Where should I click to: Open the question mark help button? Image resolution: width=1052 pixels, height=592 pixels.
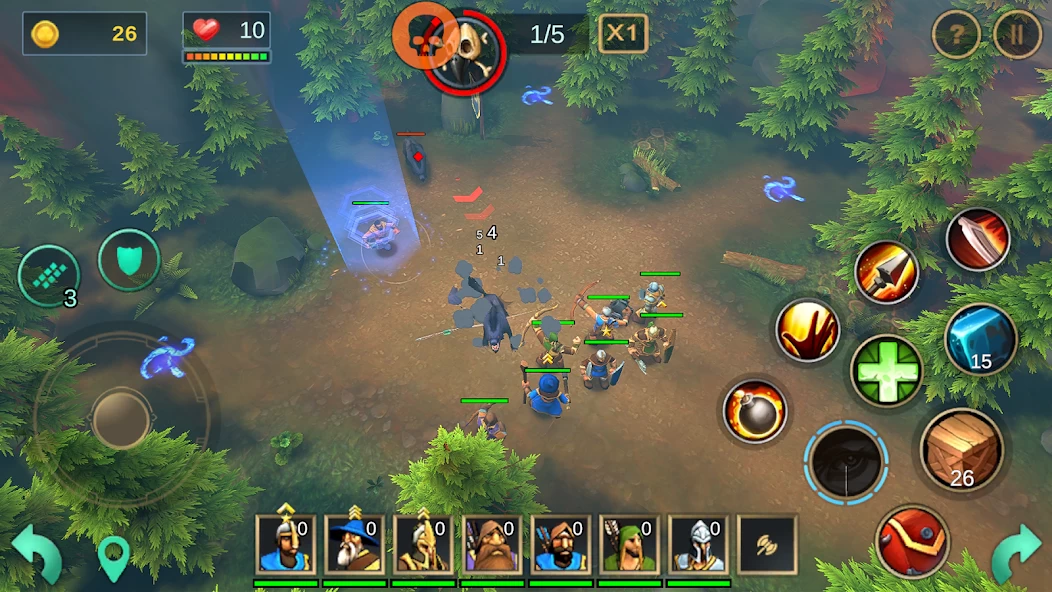tap(956, 37)
